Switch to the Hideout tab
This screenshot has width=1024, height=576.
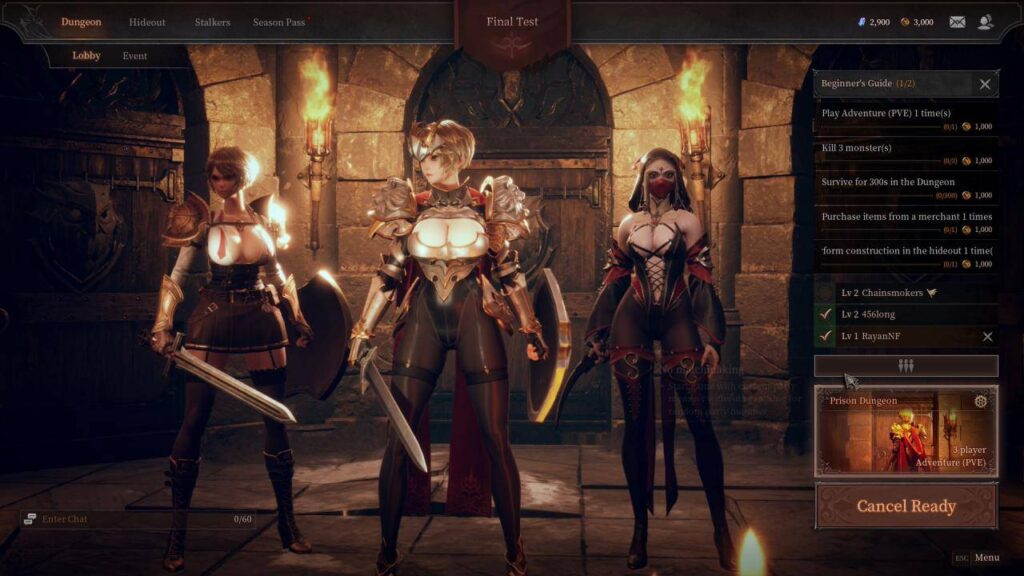[147, 22]
